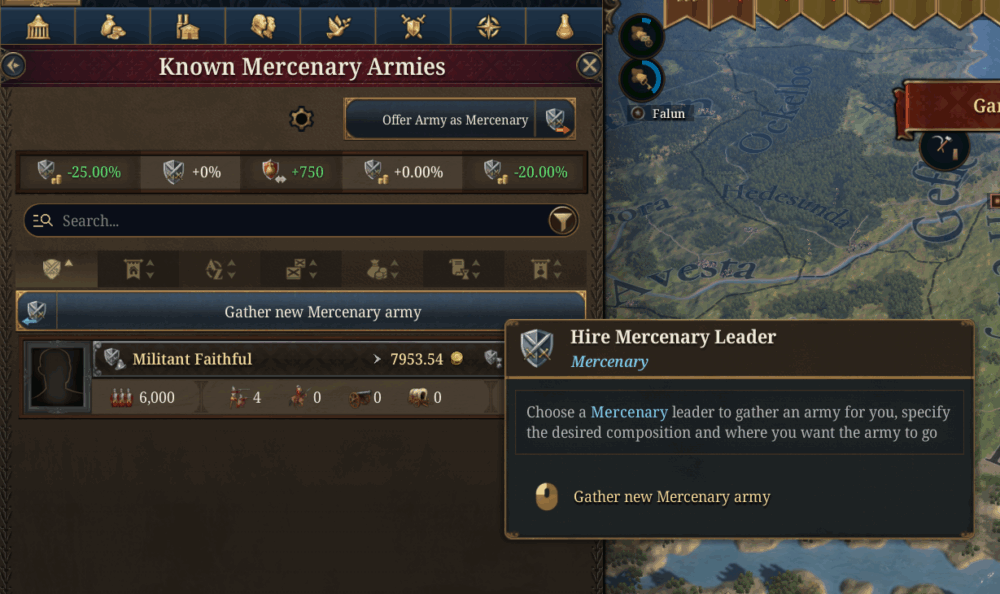The height and width of the screenshot is (594, 1000).
Task: Open the funnel filter options
Action: tap(563, 221)
